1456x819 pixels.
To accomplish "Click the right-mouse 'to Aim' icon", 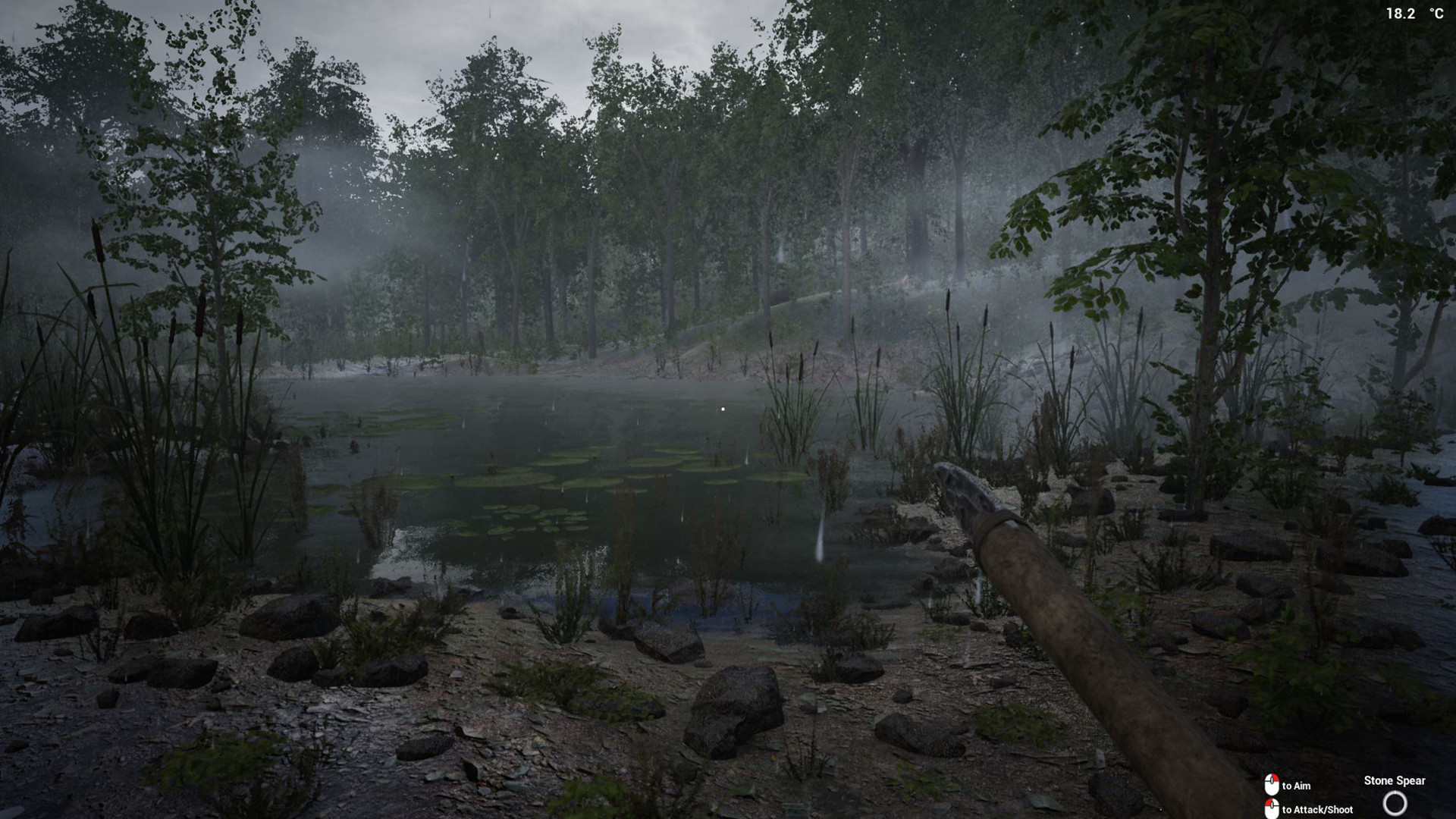I will (x=1271, y=783).
